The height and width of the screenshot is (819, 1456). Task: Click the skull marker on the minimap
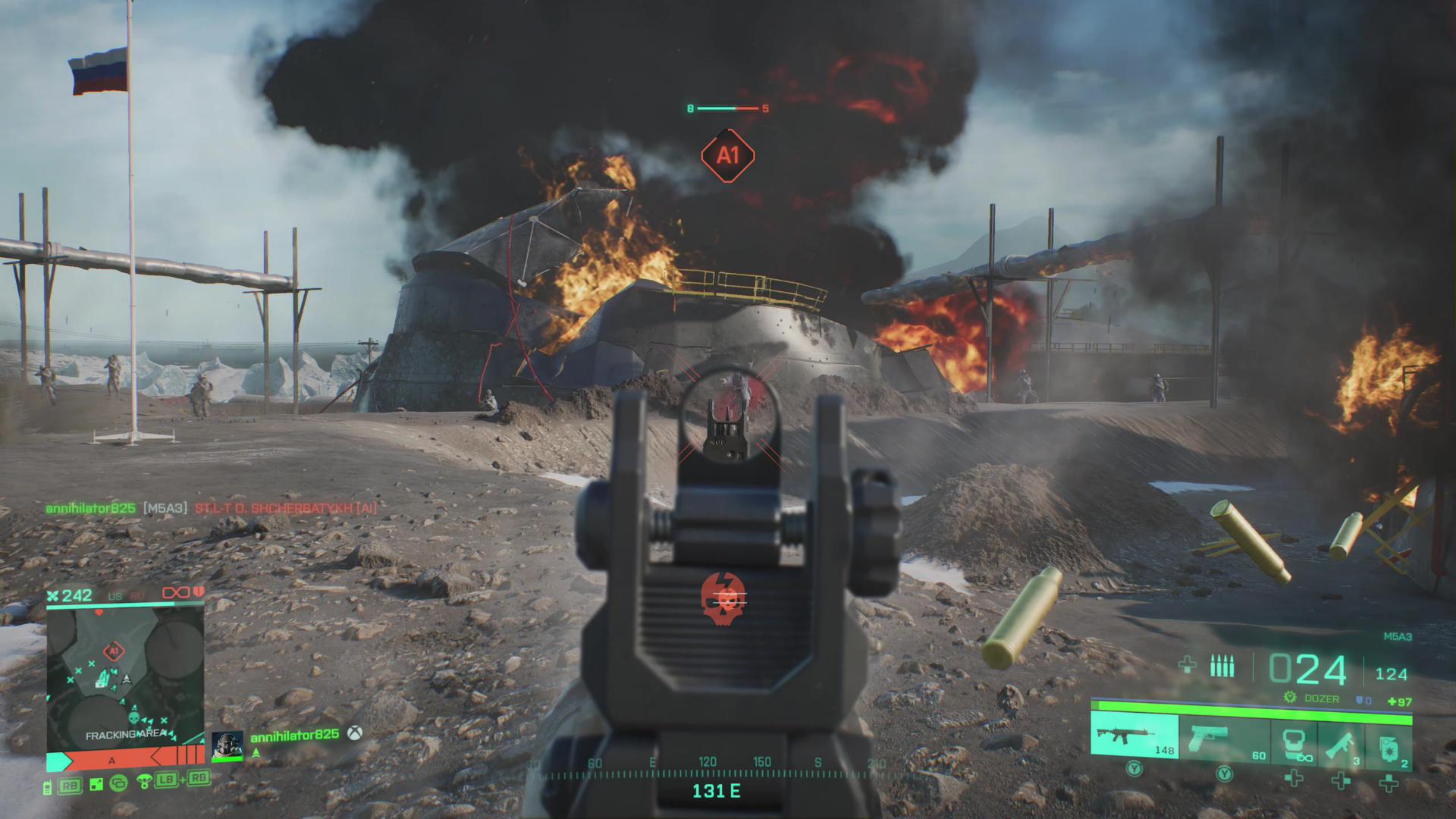[133, 715]
